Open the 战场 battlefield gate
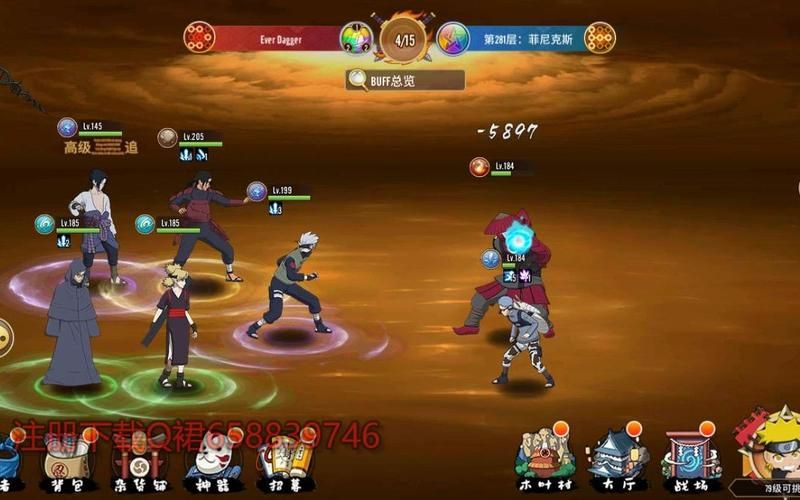The height and width of the screenshot is (500, 800). pos(692,455)
